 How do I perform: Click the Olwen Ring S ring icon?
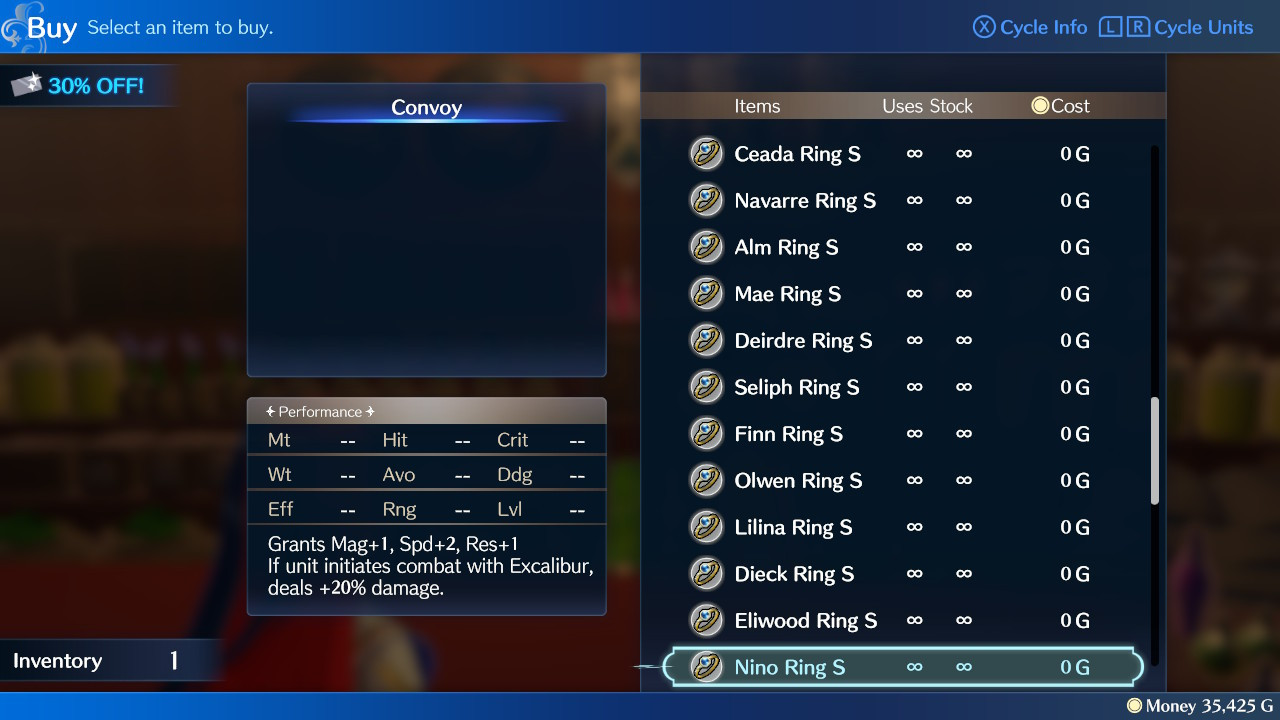[707, 480]
